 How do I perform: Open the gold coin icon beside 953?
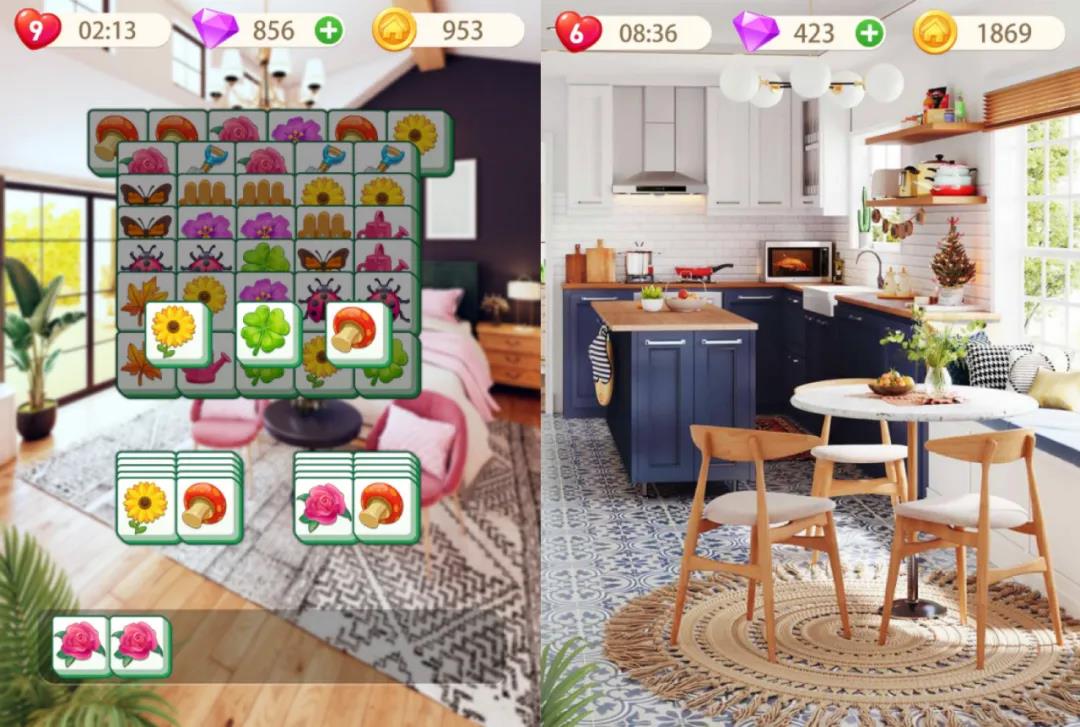(394, 30)
